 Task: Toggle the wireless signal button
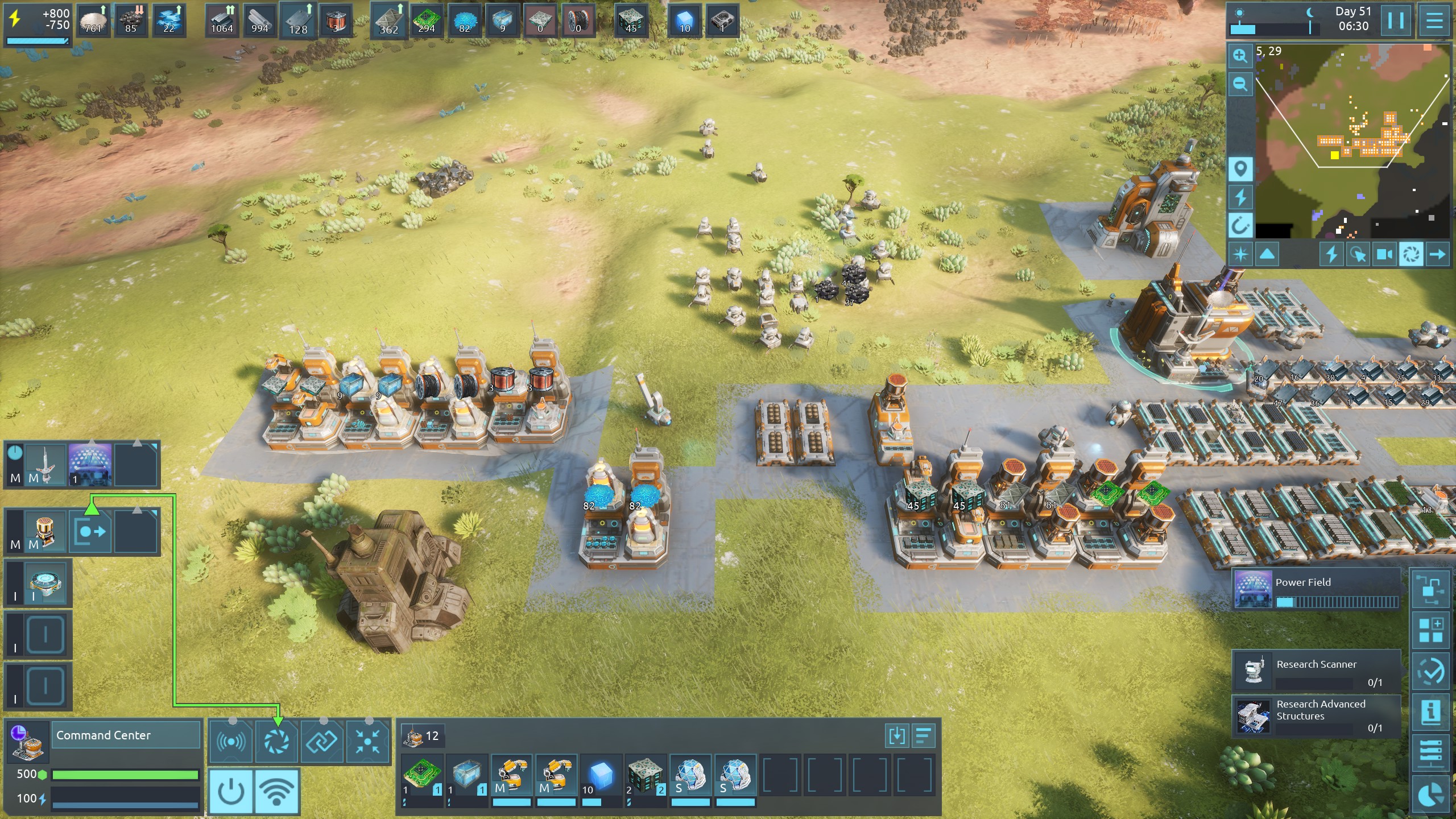[x=277, y=791]
